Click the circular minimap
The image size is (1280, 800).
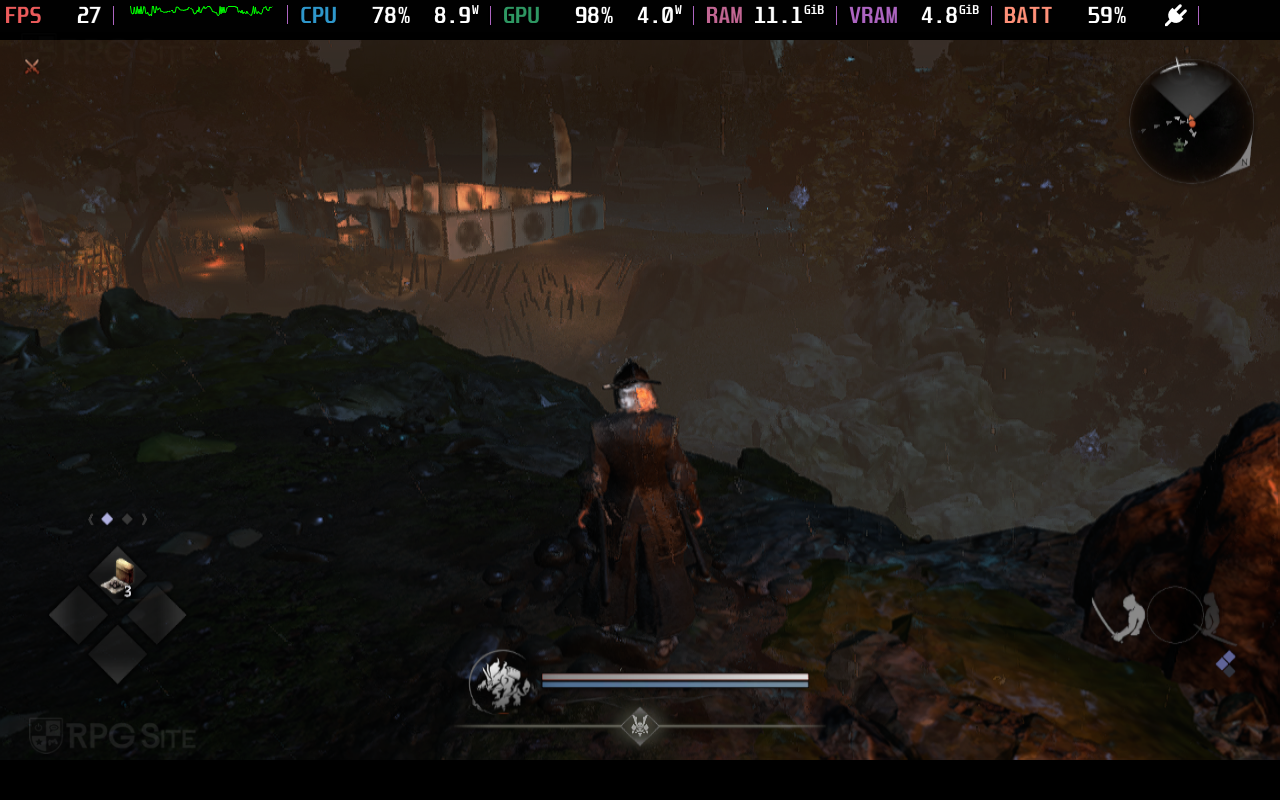coord(1190,121)
